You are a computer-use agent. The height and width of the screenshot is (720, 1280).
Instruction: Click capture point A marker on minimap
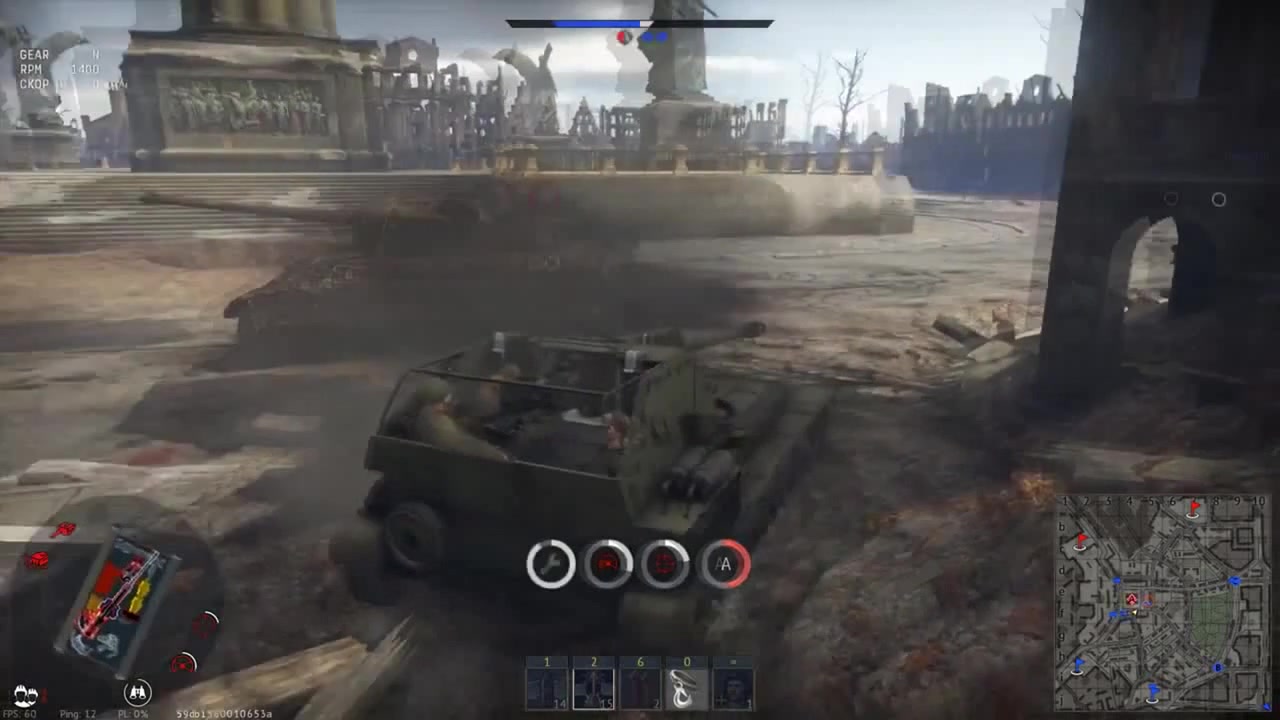[1132, 599]
